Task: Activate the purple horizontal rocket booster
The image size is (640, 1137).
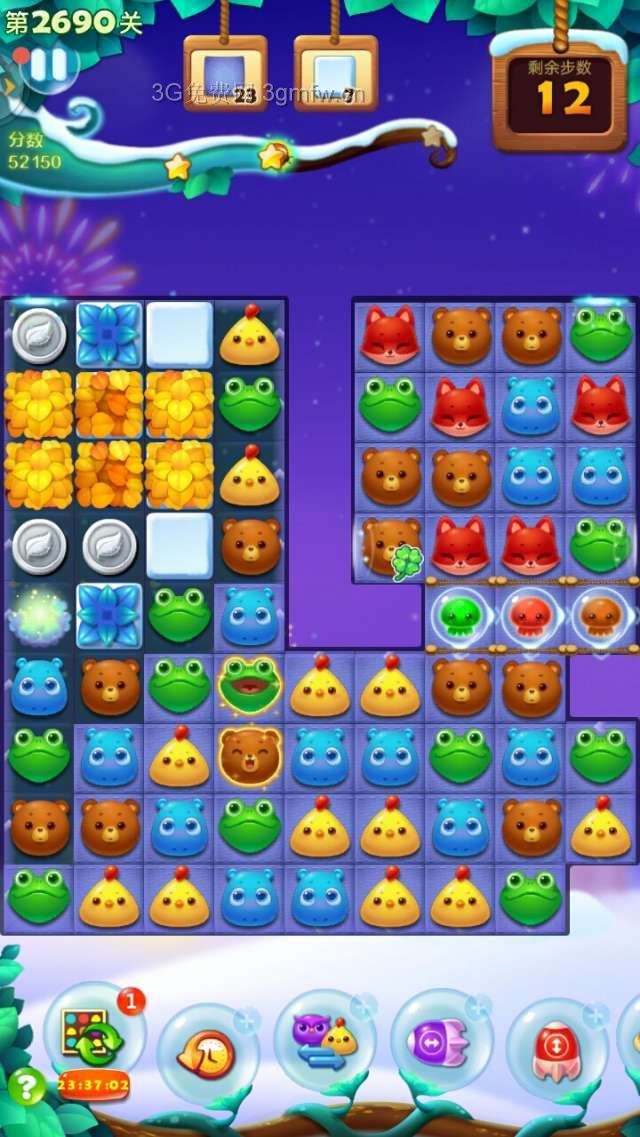Action: coord(441,1042)
